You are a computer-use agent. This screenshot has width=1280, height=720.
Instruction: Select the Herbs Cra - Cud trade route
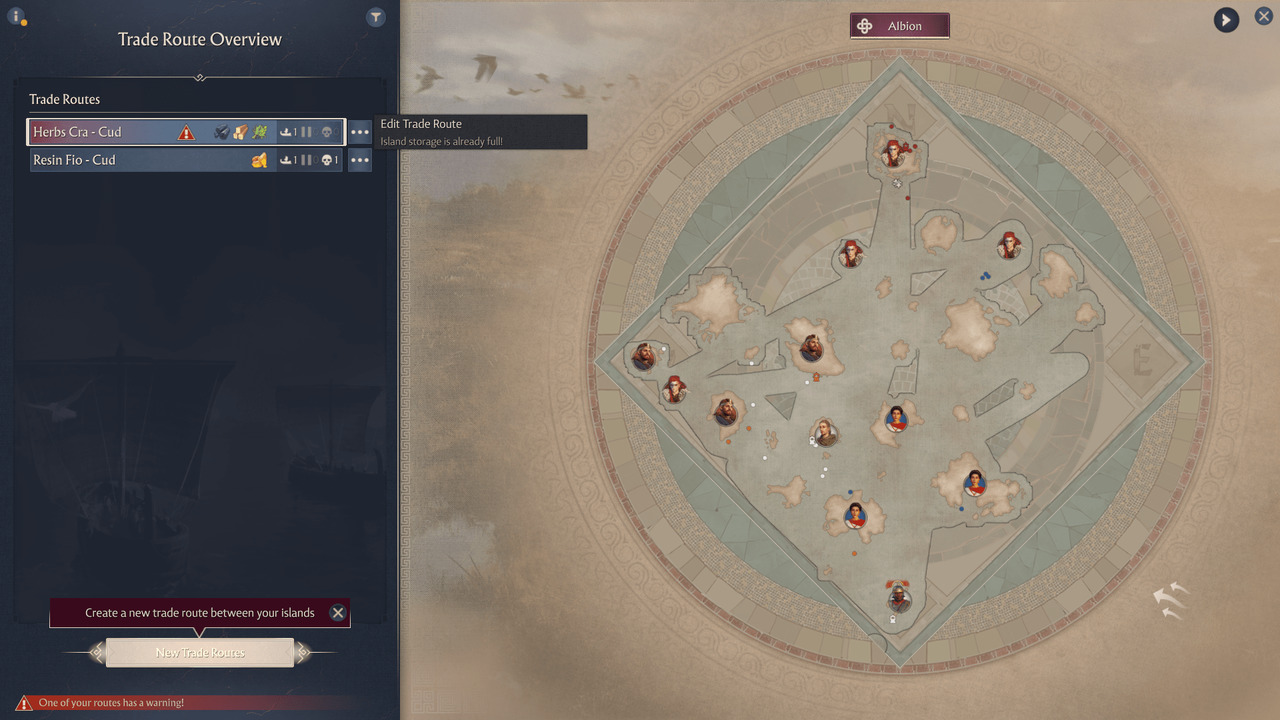tap(110, 132)
